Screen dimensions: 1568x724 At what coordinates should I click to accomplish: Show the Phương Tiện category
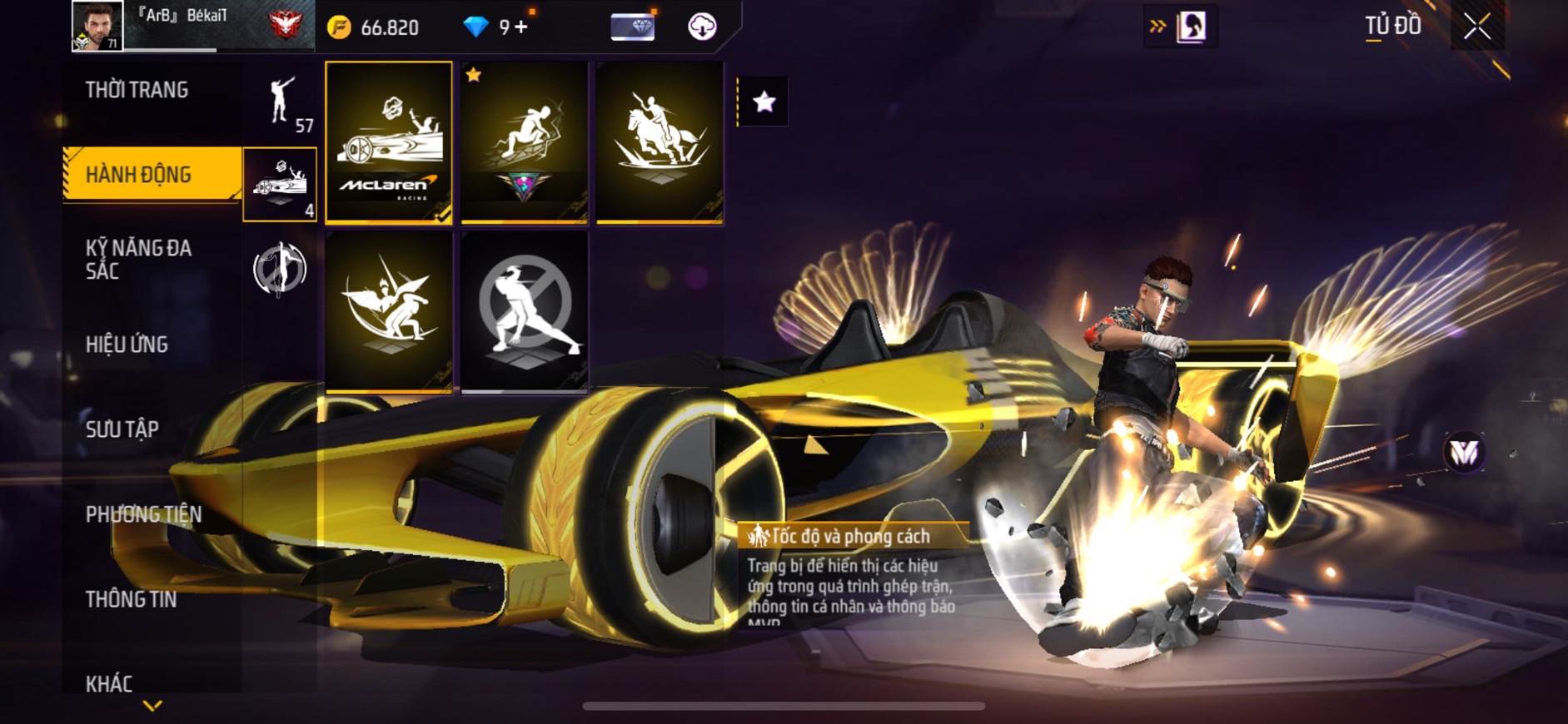(x=143, y=514)
